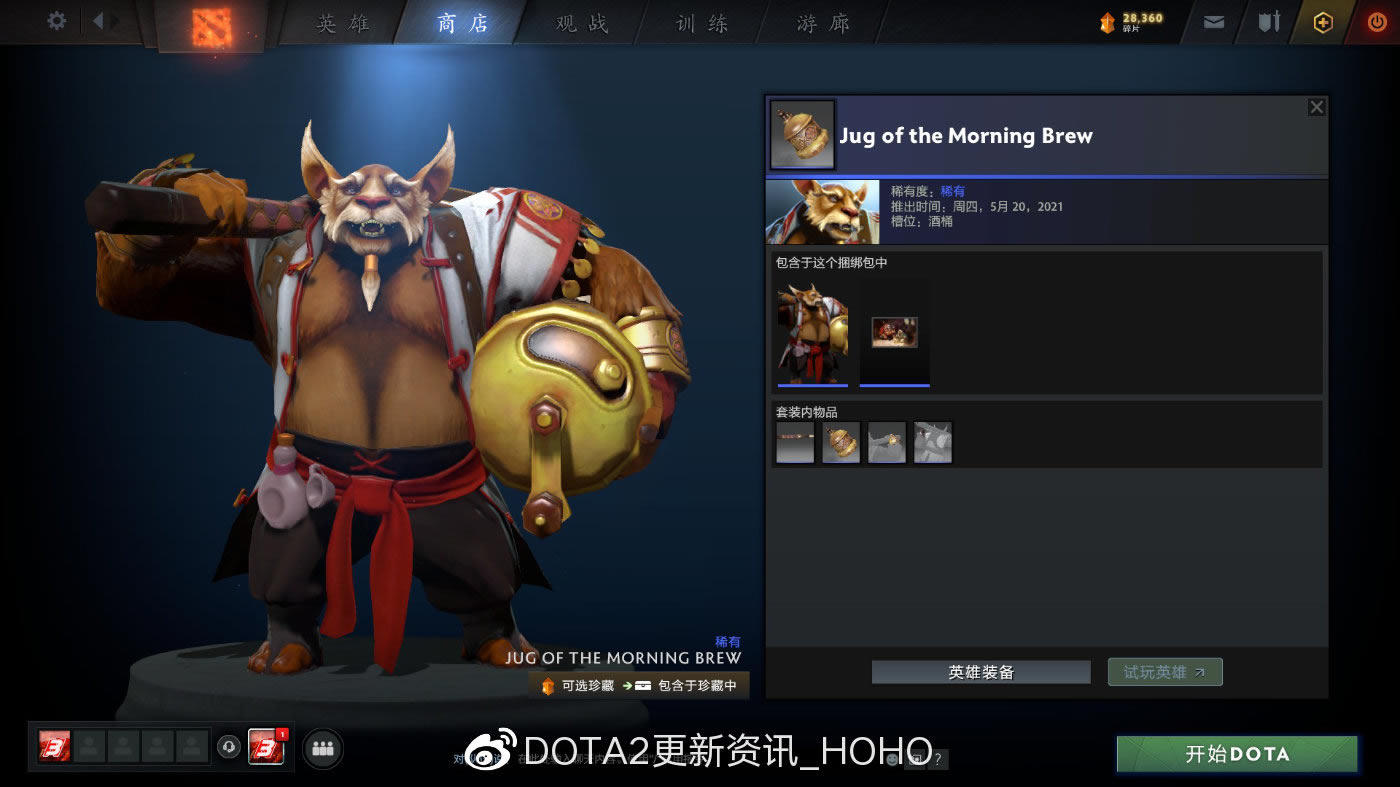Open friends list with the group icon
1400x787 pixels.
coord(322,748)
